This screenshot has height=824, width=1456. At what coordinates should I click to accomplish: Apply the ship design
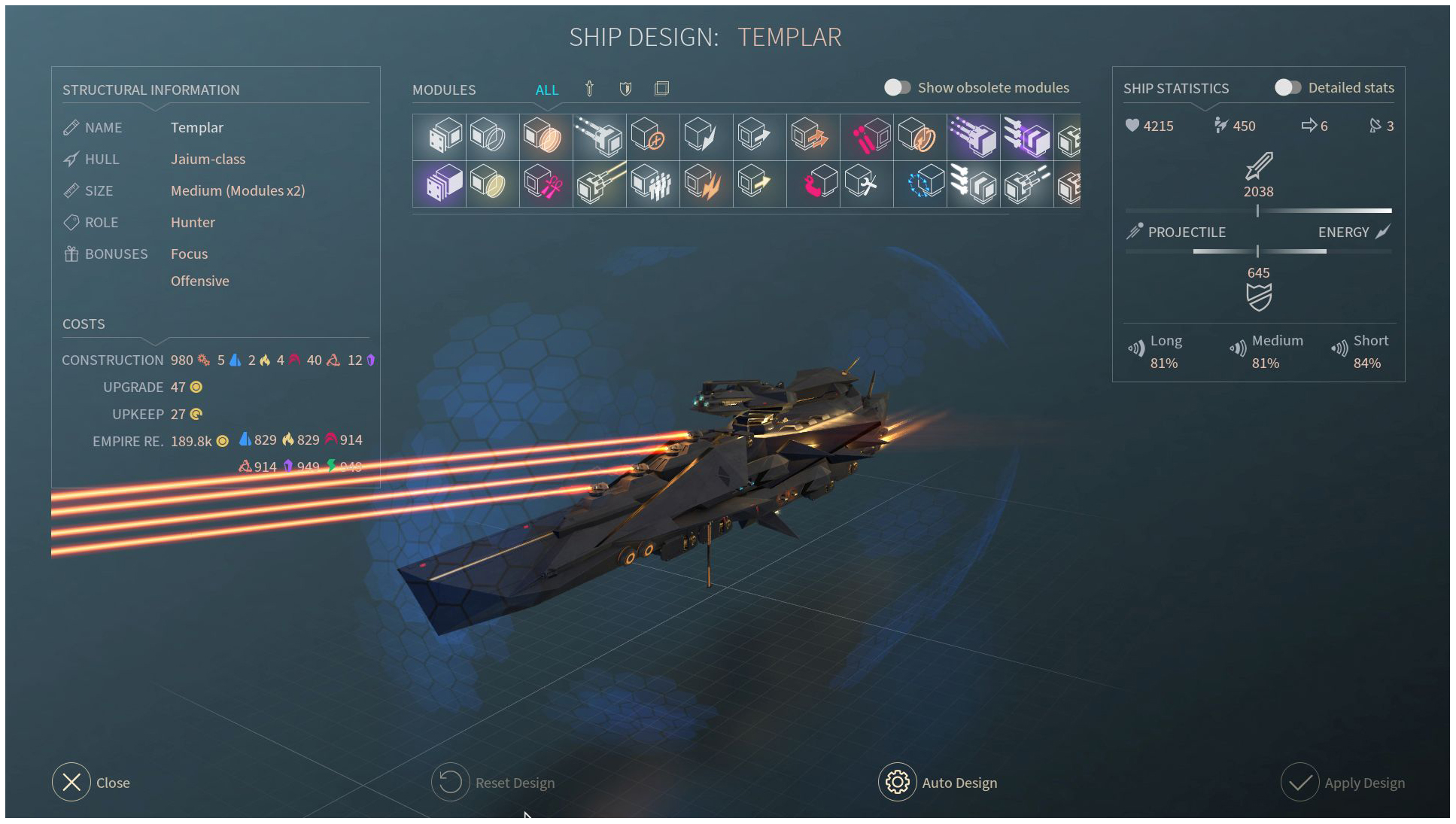tap(1300, 783)
